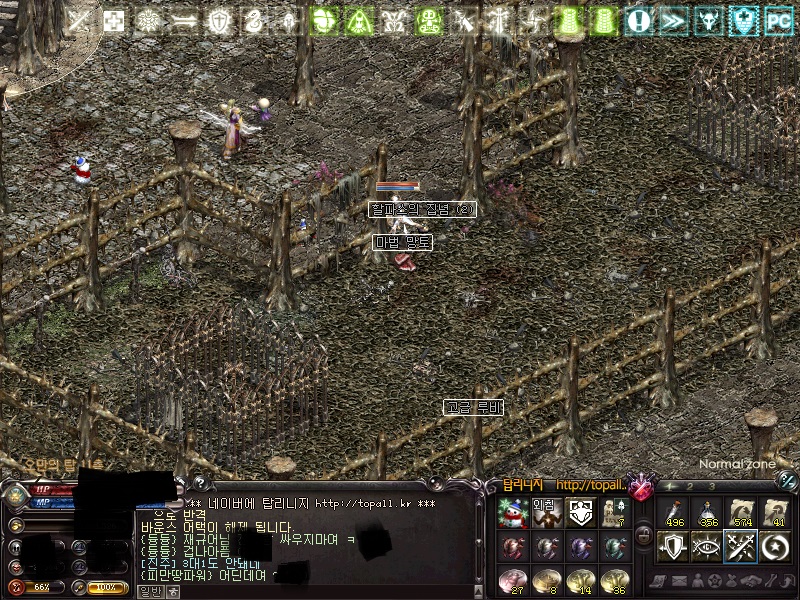Select the highlighted crossed swords skill
Viewport: 800px width, 600px height.
(740, 546)
